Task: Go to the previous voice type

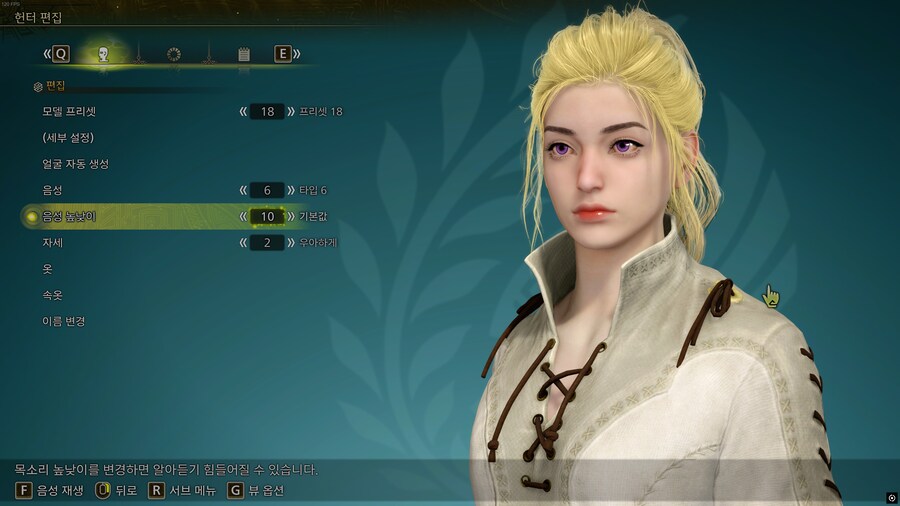Action: [x=242, y=189]
